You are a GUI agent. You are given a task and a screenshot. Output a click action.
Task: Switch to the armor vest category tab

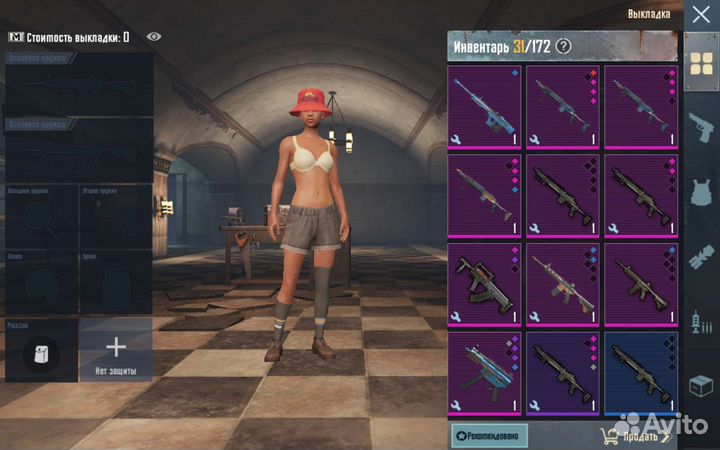pos(700,190)
